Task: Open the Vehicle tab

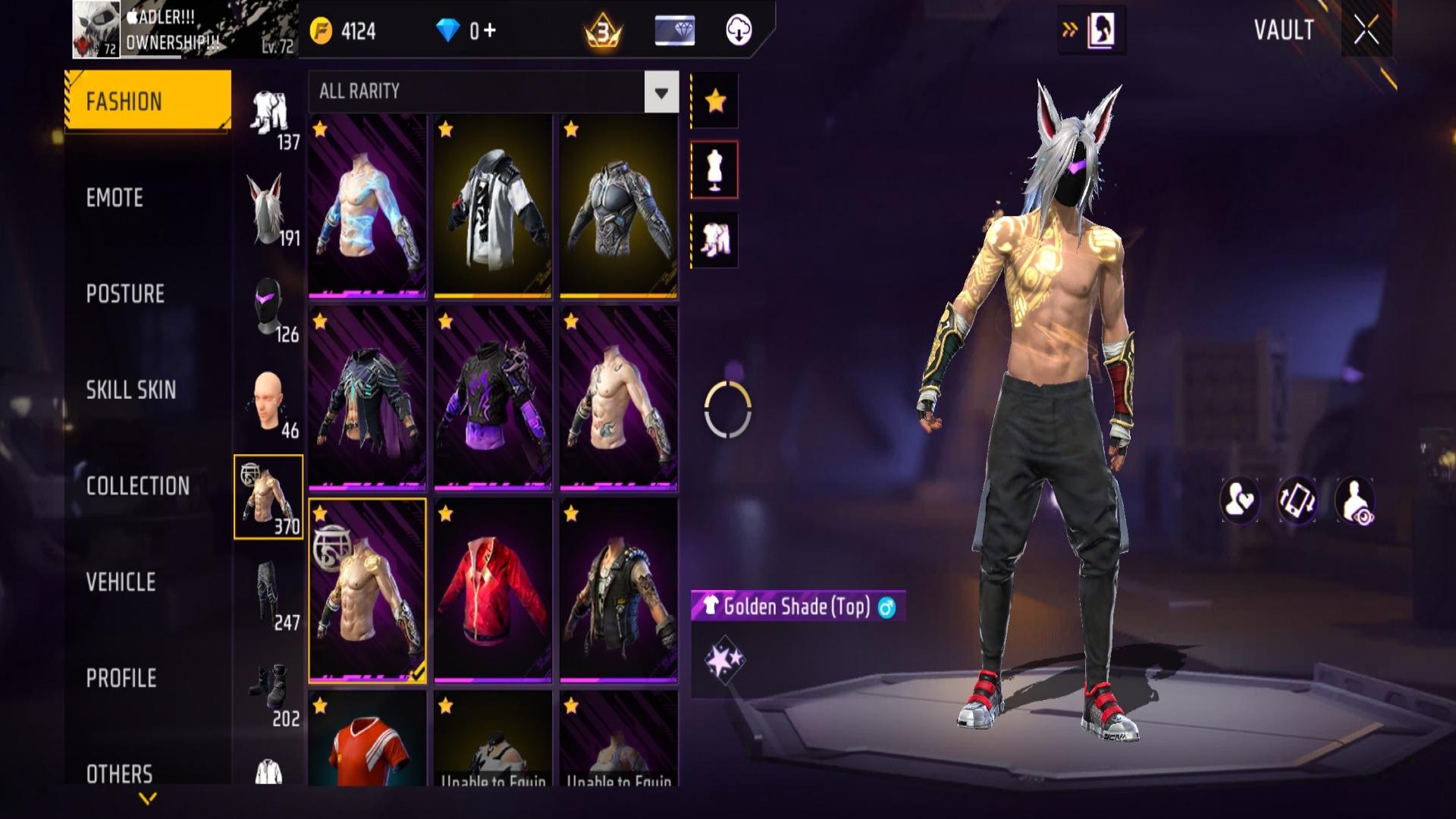Action: click(121, 582)
